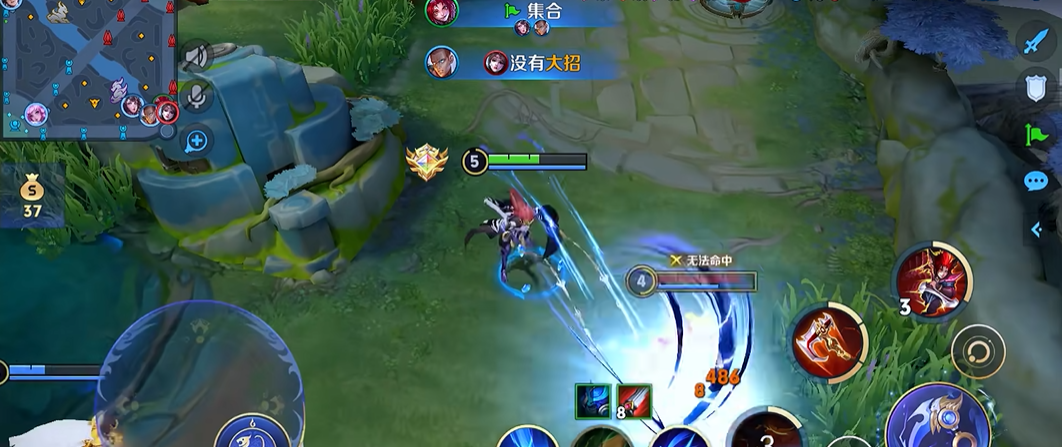Use the blue armored helmet item

pos(591,402)
